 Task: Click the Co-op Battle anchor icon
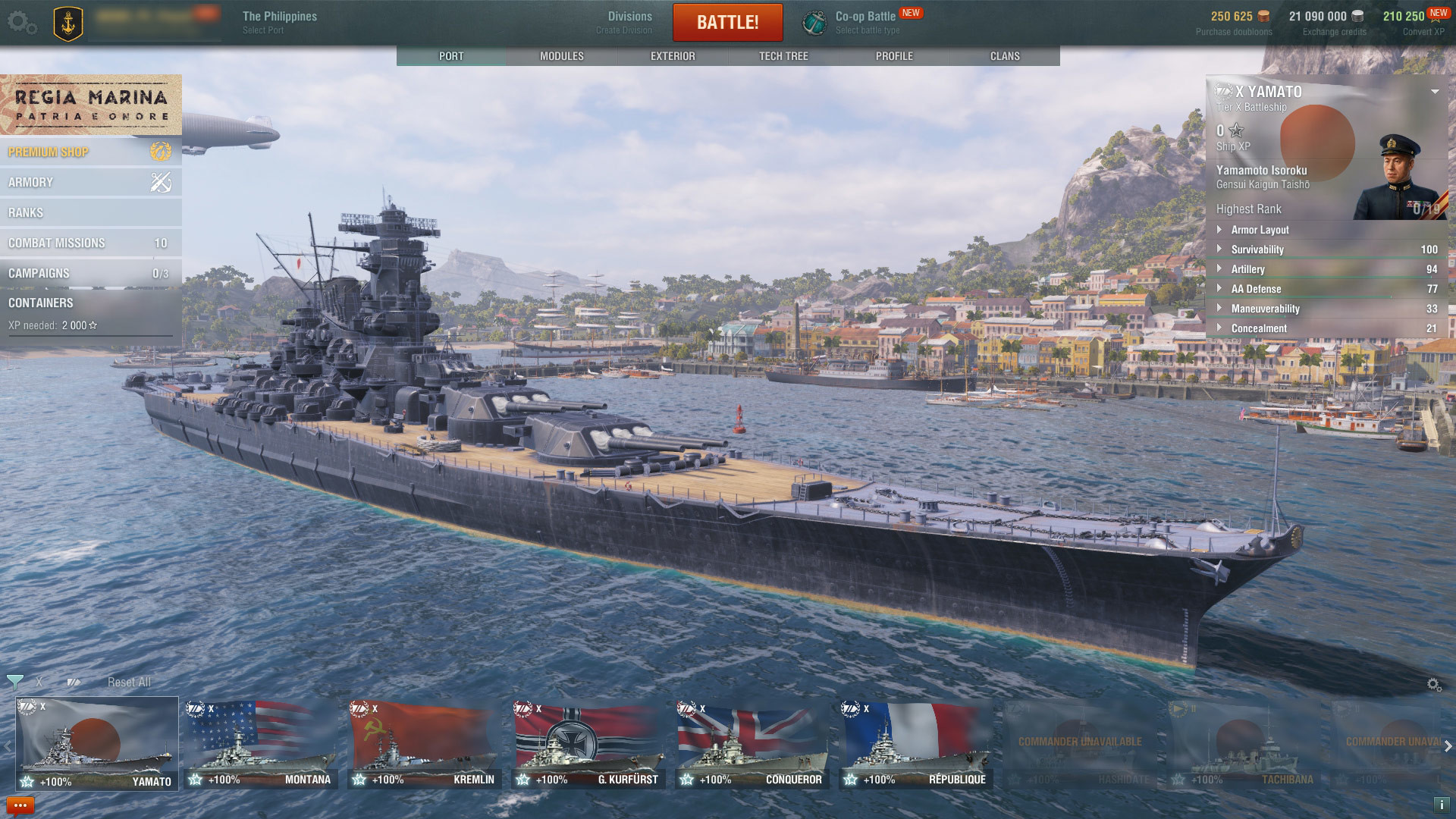tap(814, 21)
